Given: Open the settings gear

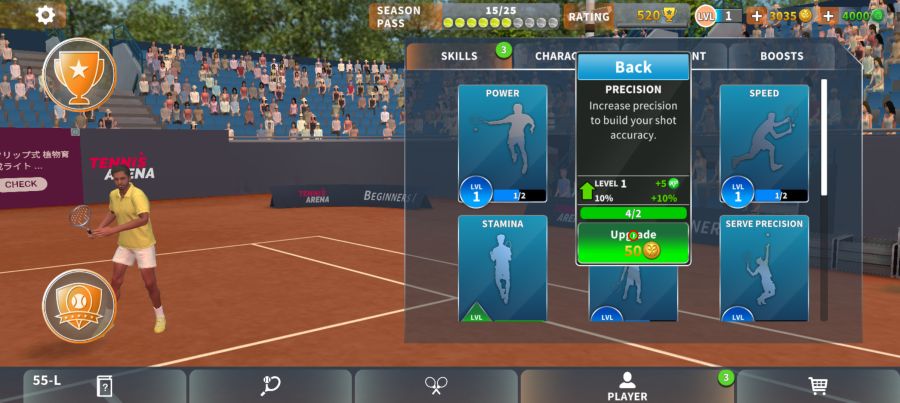Looking at the screenshot, I should (46, 15).
